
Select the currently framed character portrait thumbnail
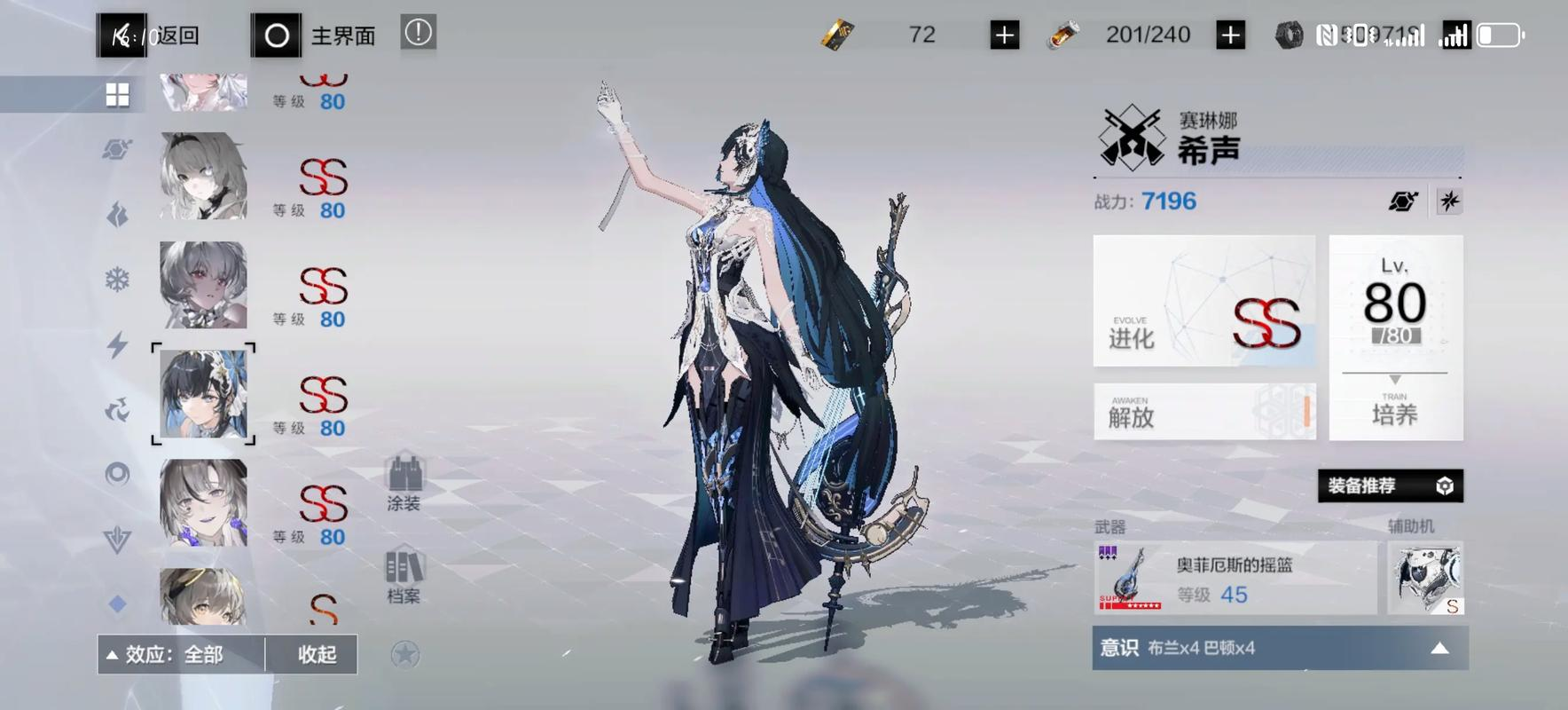(203, 395)
